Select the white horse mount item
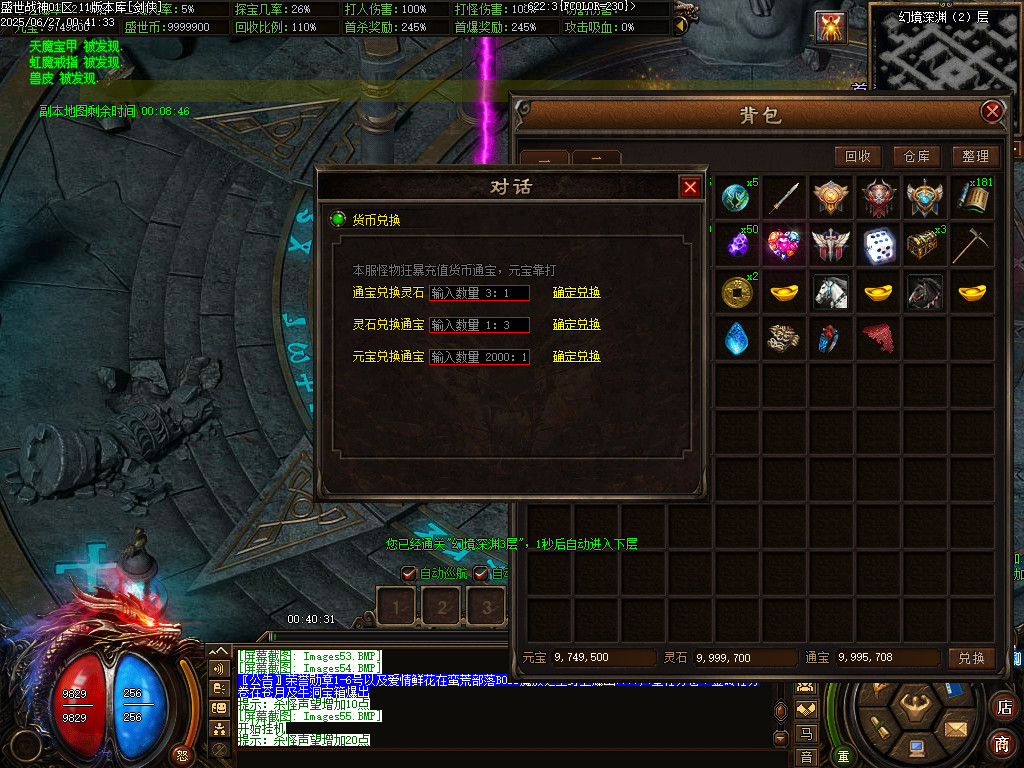This screenshot has height=768, width=1024. click(830, 292)
